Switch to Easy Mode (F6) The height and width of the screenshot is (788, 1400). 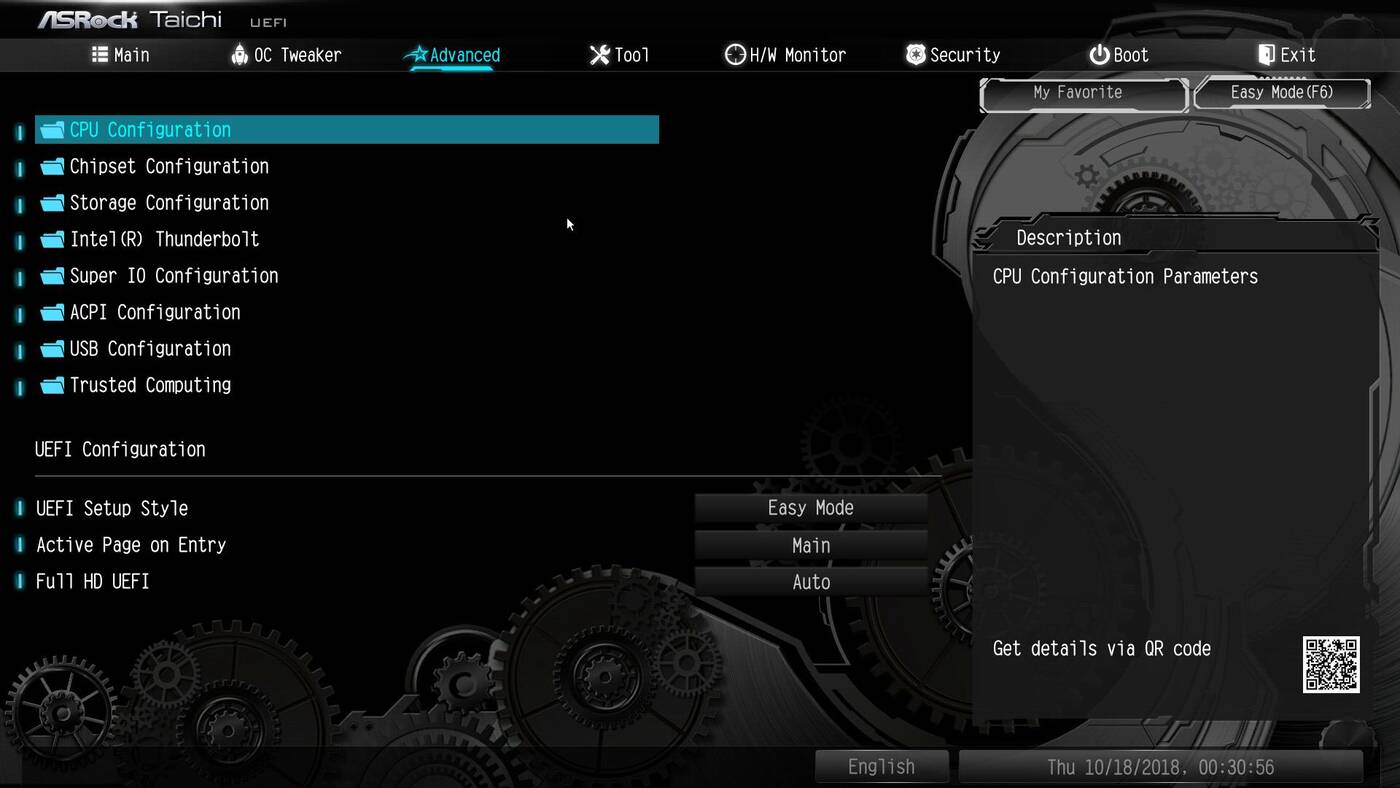pos(1281,93)
